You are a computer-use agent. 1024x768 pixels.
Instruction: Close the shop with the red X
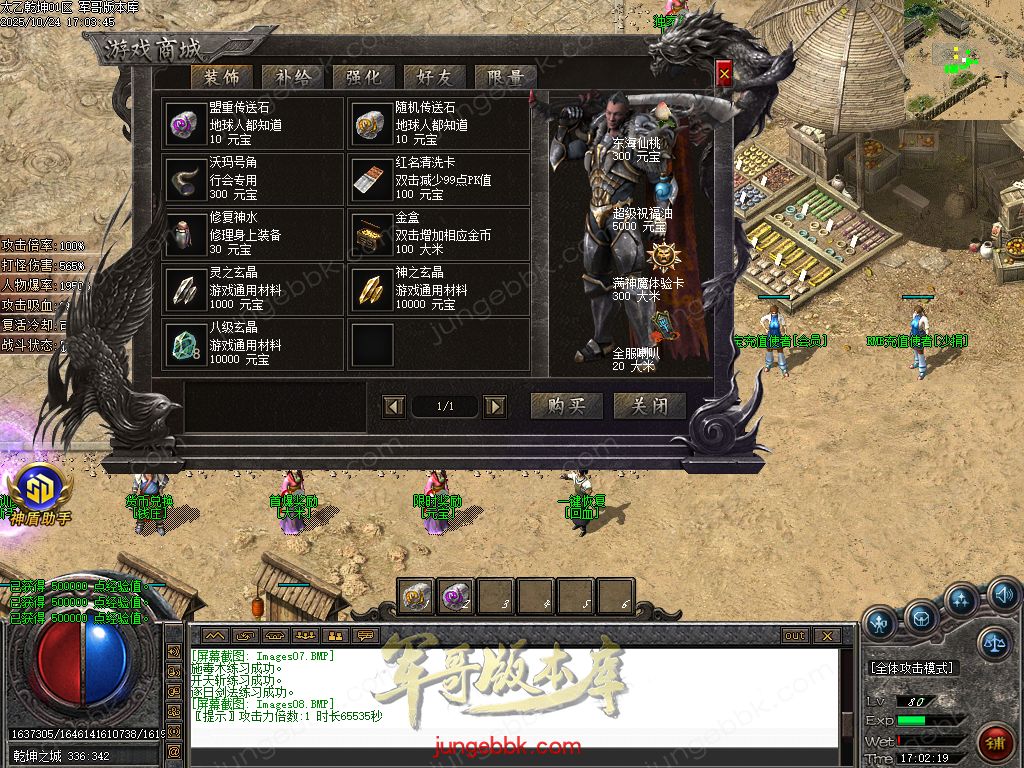click(x=724, y=72)
